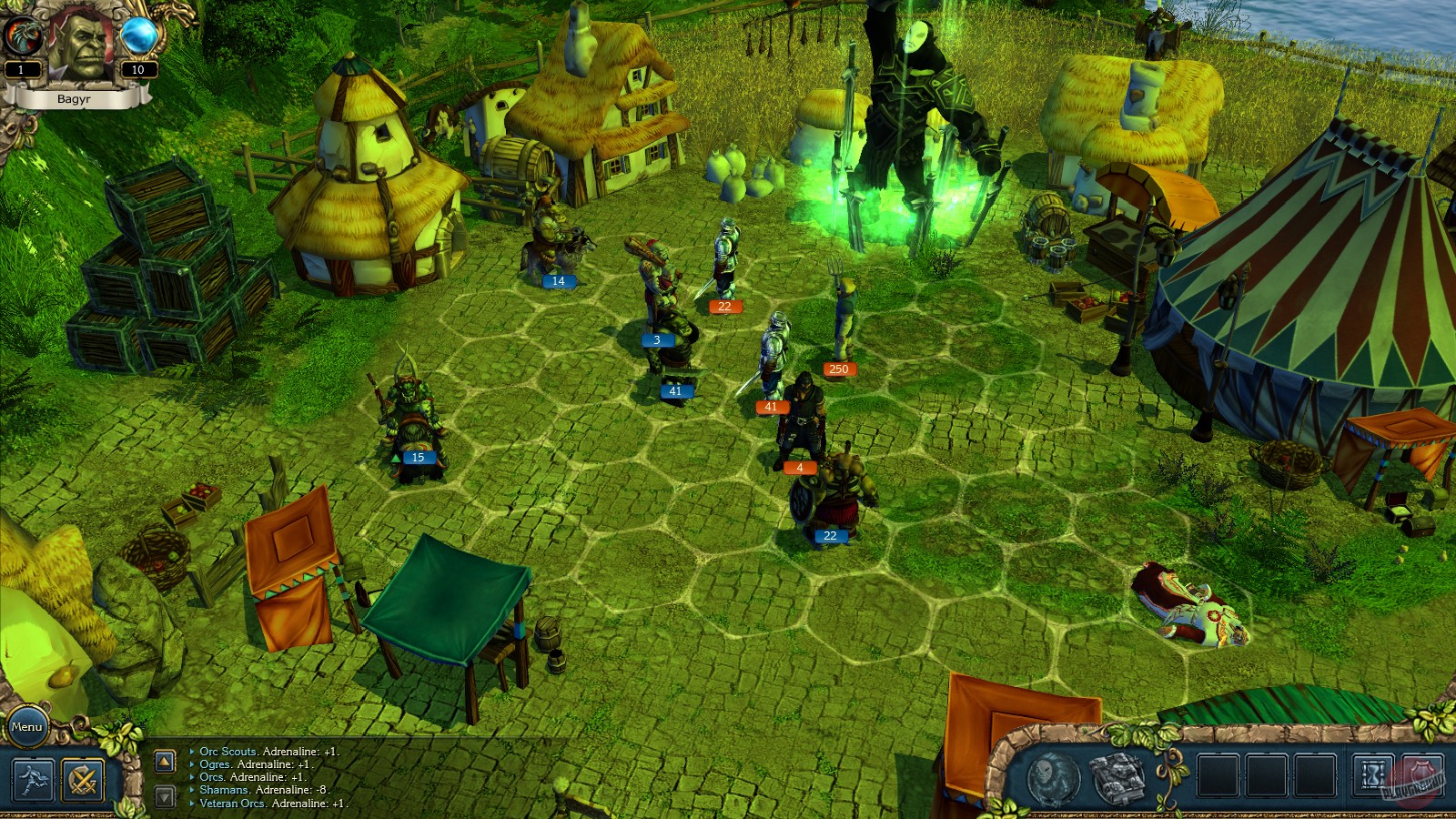1456x819 pixels.
Task: Select the first empty quick-item slot
Action: click(x=1218, y=776)
